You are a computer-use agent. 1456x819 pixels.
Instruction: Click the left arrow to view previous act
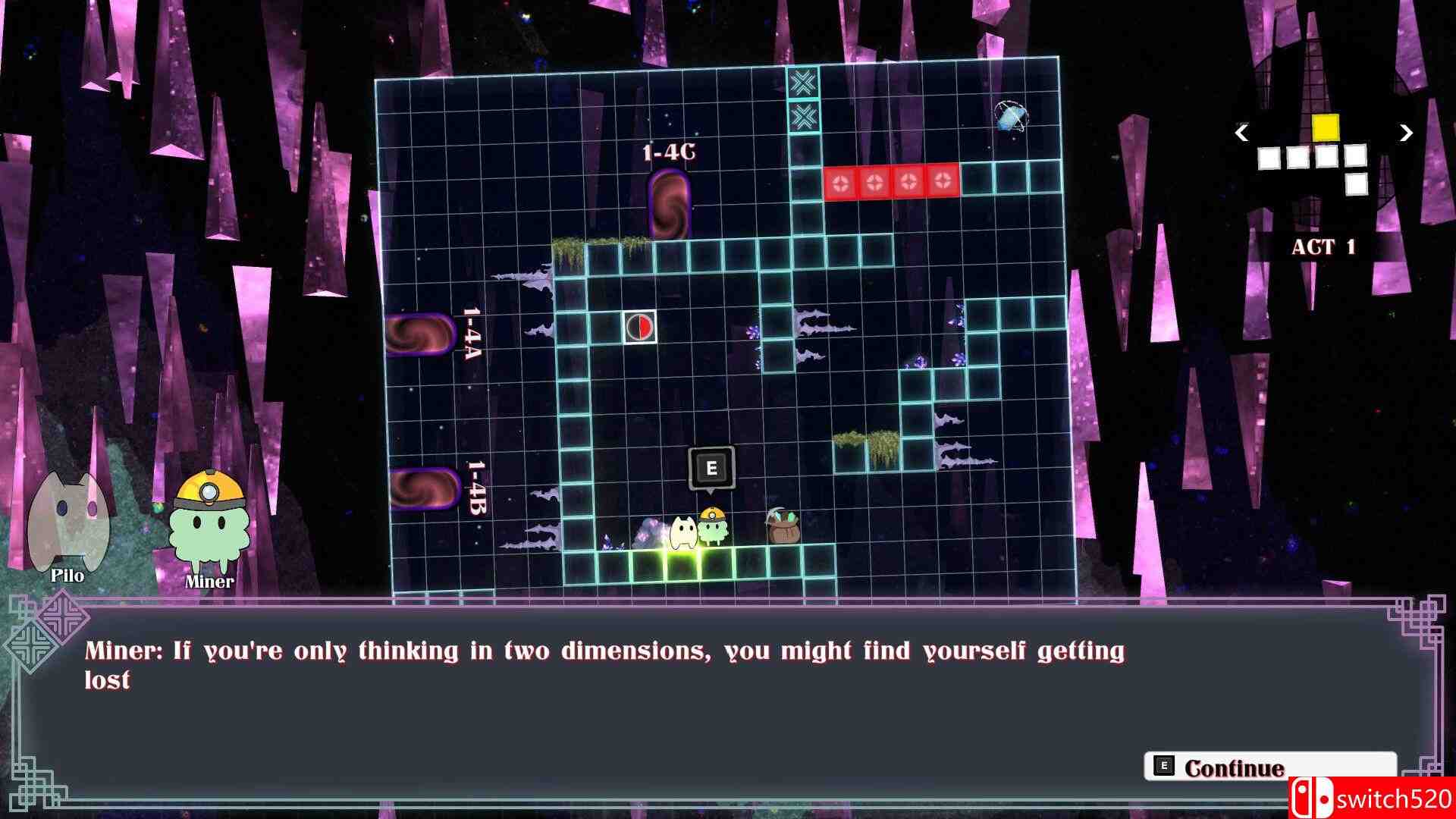coord(1241,134)
